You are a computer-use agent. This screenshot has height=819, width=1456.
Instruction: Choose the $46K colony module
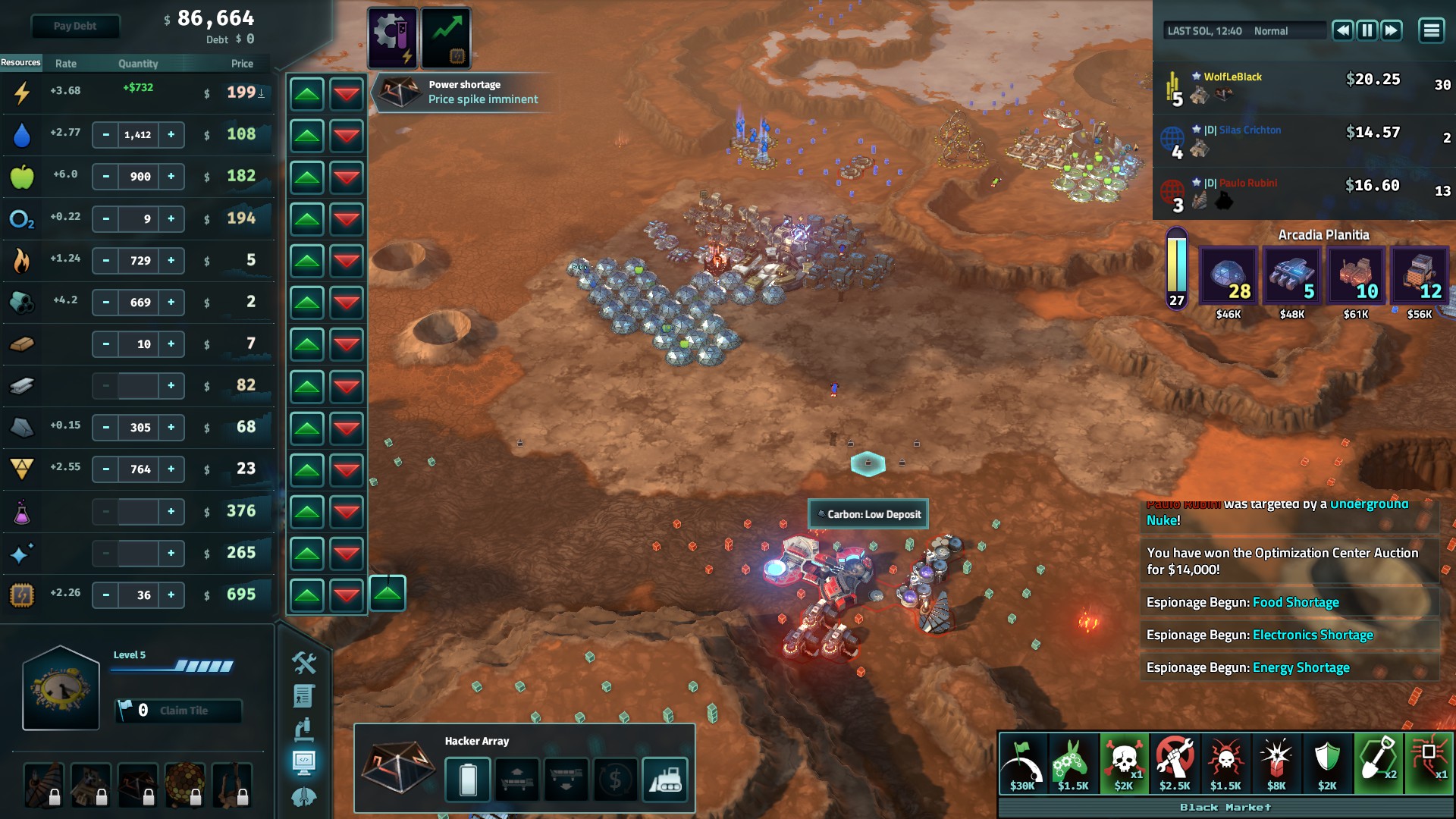coord(1228,277)
